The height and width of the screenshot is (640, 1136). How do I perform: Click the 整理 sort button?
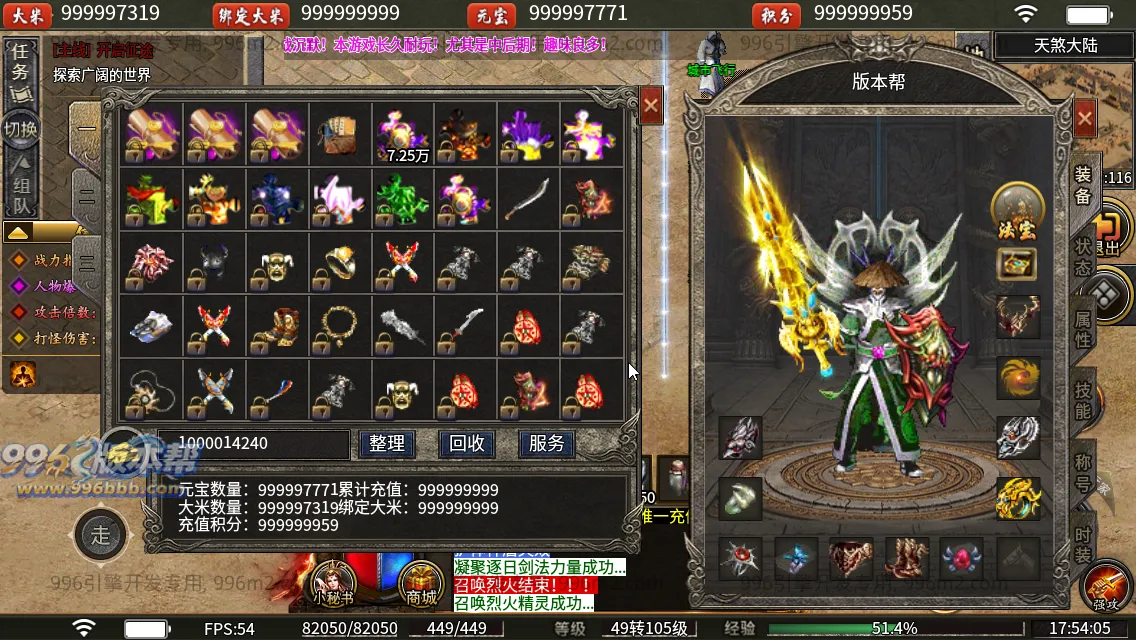point(386,444)
